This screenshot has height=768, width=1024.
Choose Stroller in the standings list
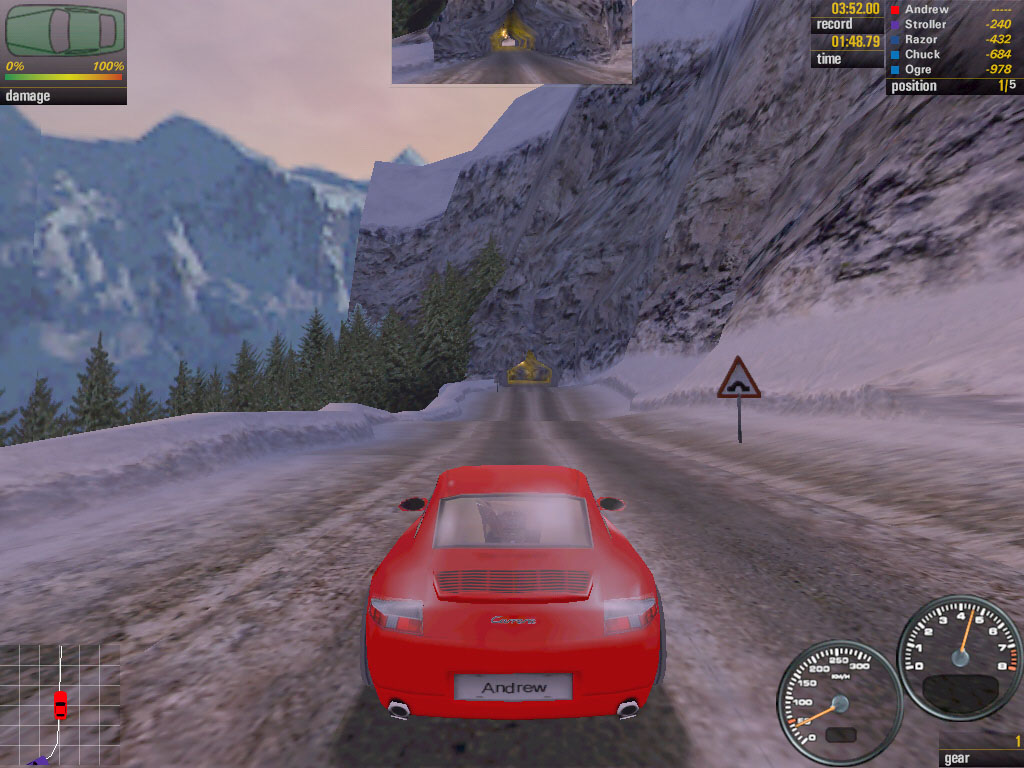point(925,24)
